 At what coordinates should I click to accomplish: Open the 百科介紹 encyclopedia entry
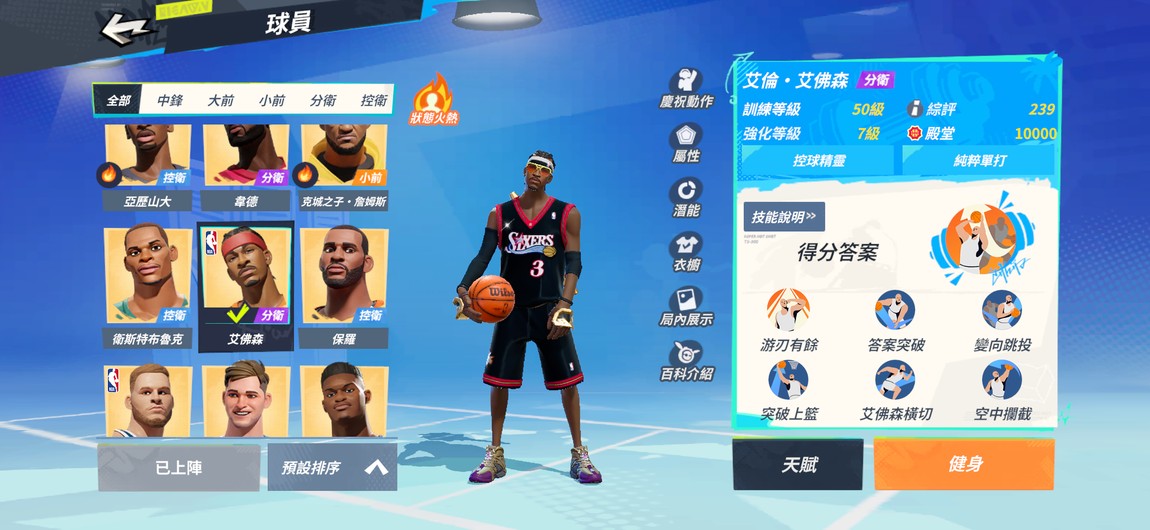tap(686, 361)
